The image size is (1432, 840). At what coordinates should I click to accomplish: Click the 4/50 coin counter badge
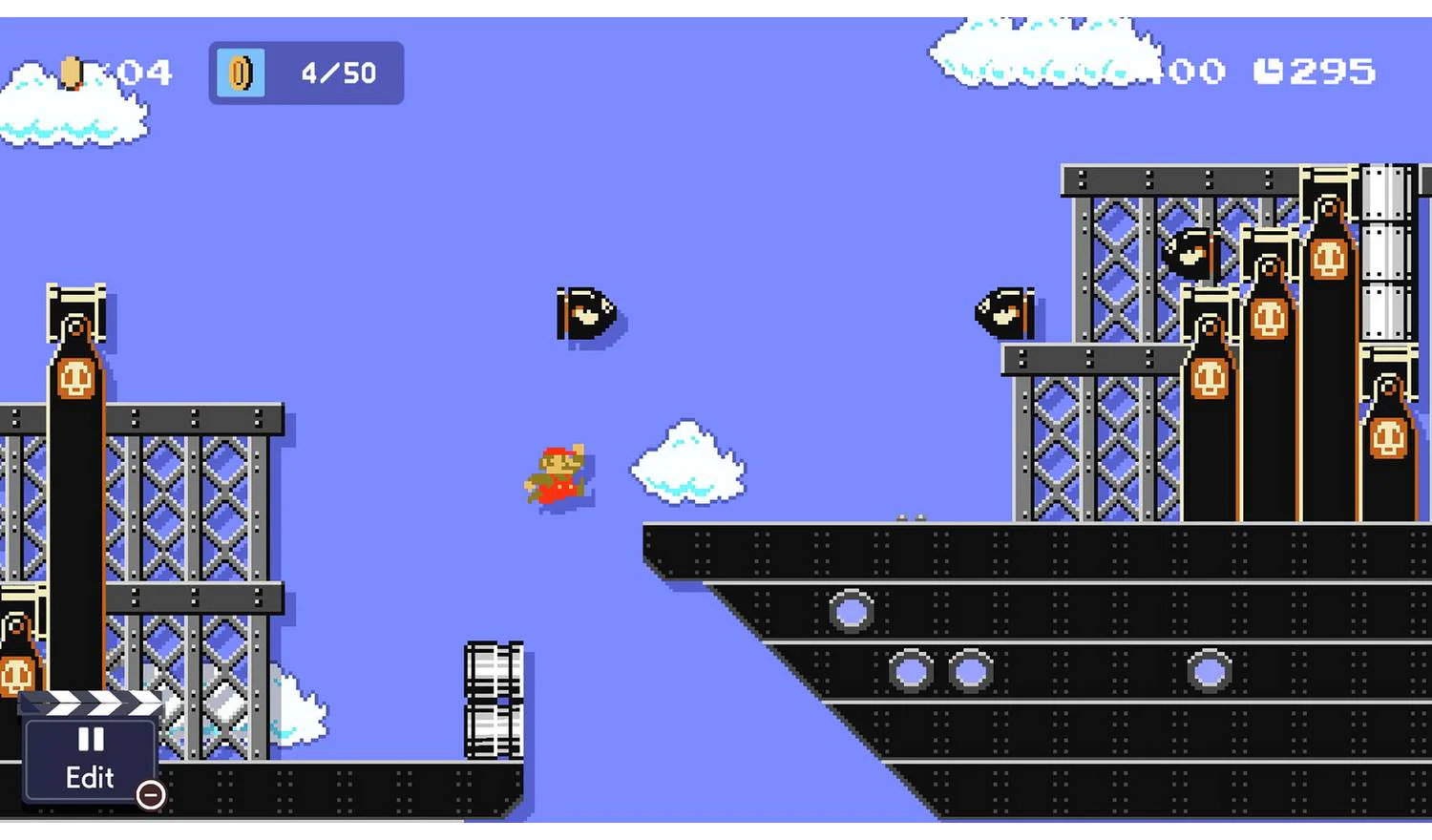coord(305,73)
